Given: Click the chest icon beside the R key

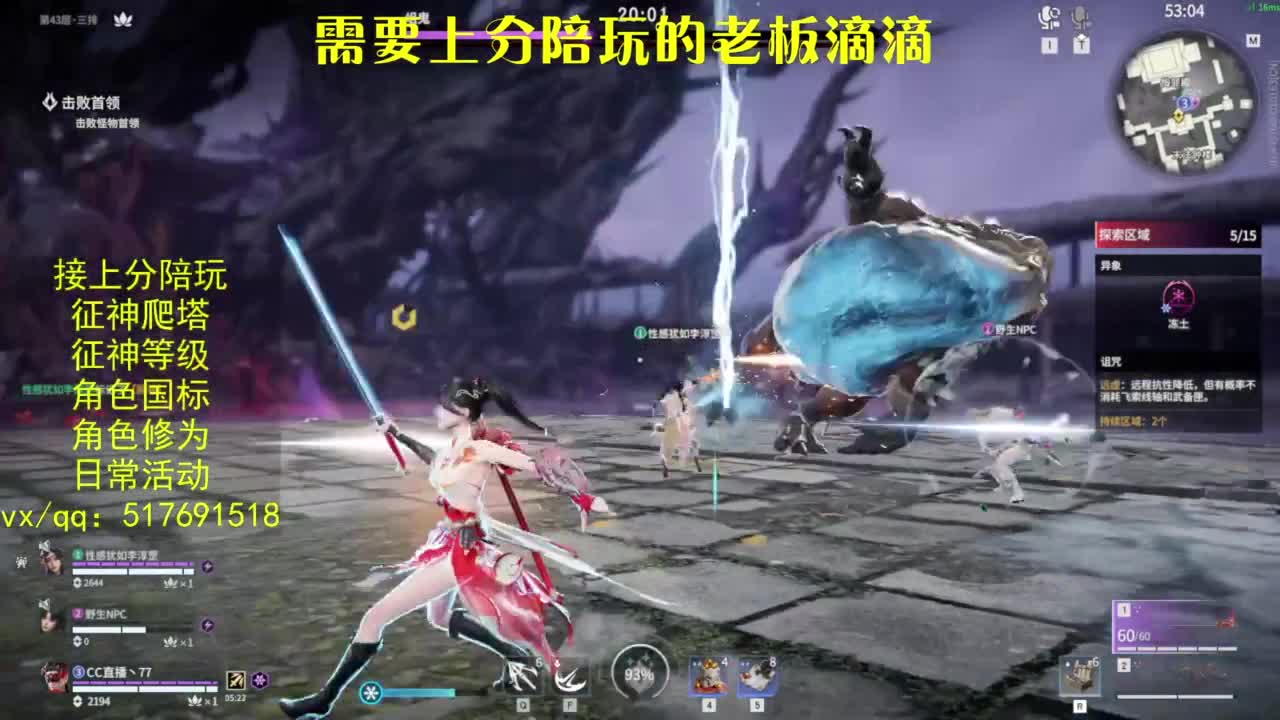Looking at the screenshot, I should point(1085,677).
